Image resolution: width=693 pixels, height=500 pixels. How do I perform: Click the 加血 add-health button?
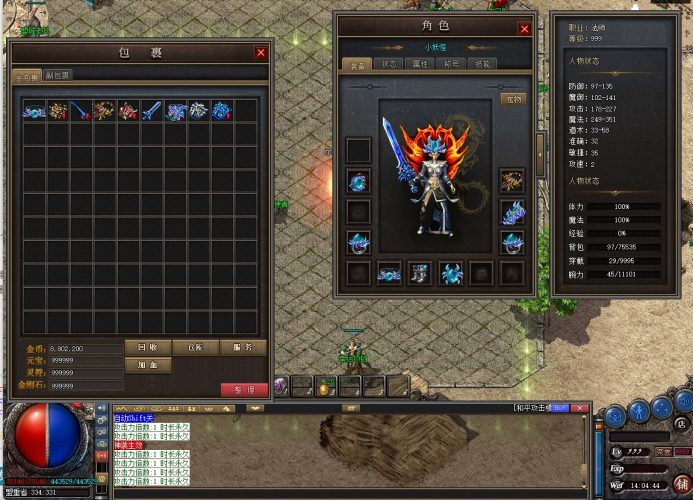coord(149,365)
